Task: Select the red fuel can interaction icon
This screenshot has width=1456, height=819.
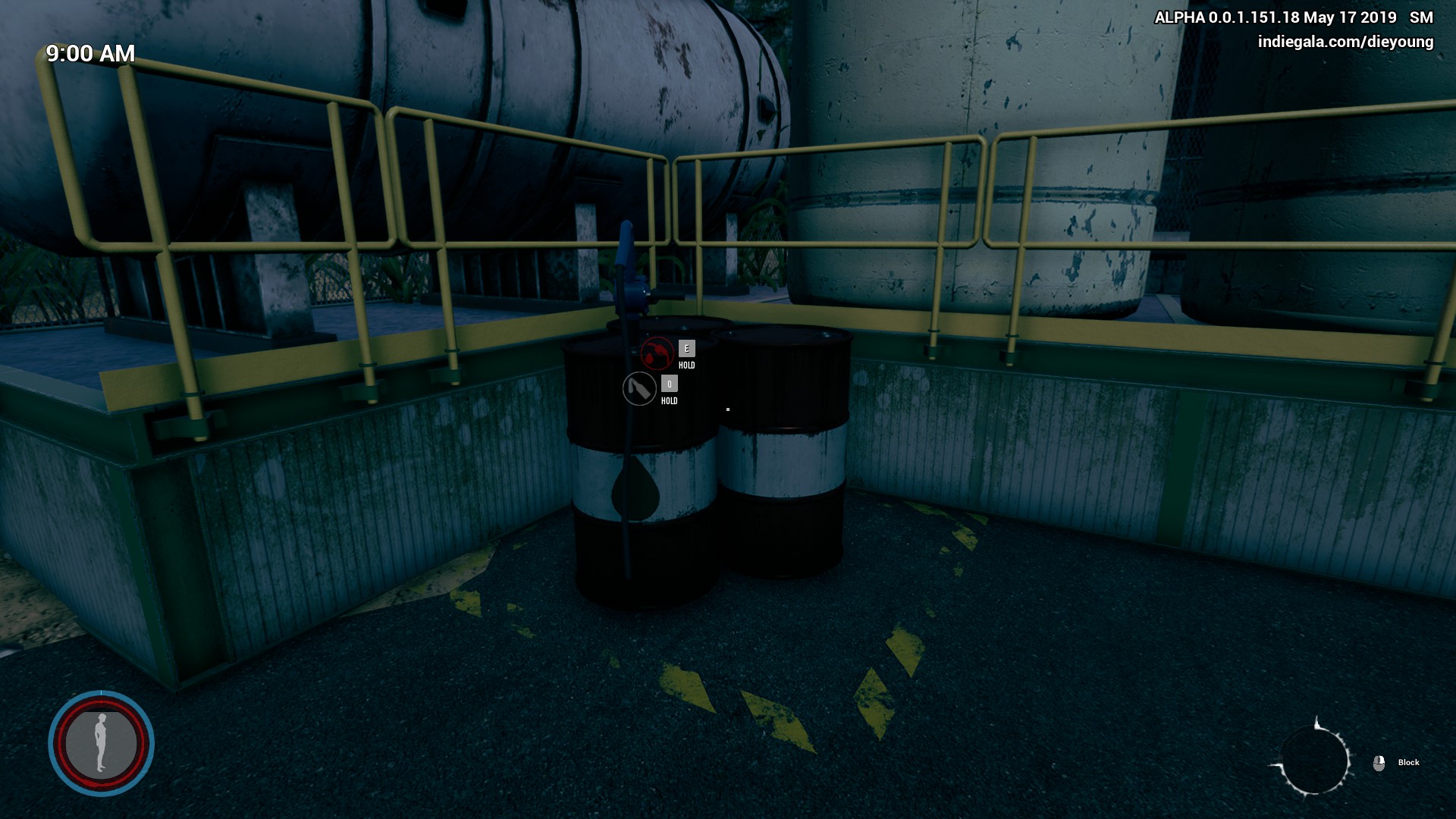Action: tap(657, 353)
